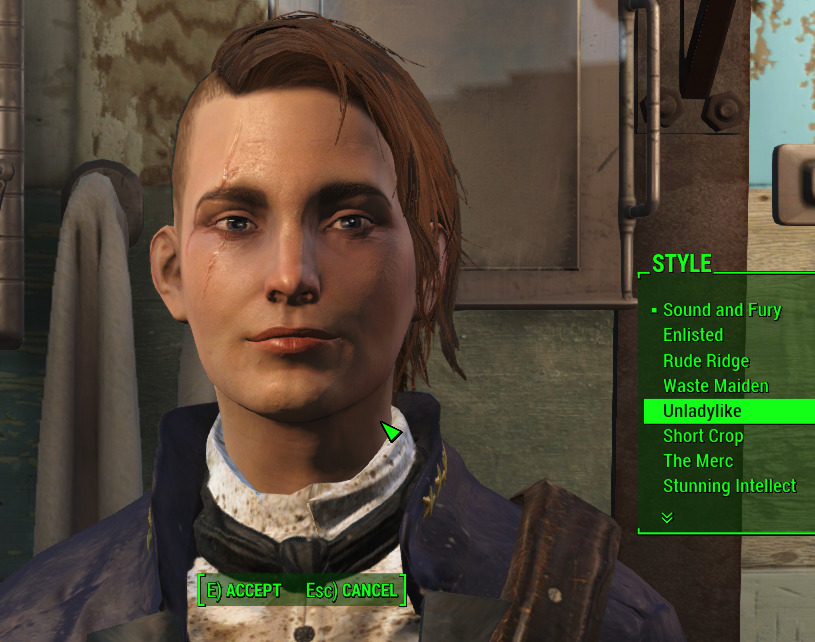Choose the Stunning Intellect style
The height and width of the screenshot is (642, 815).
click(x=729, y=486)
